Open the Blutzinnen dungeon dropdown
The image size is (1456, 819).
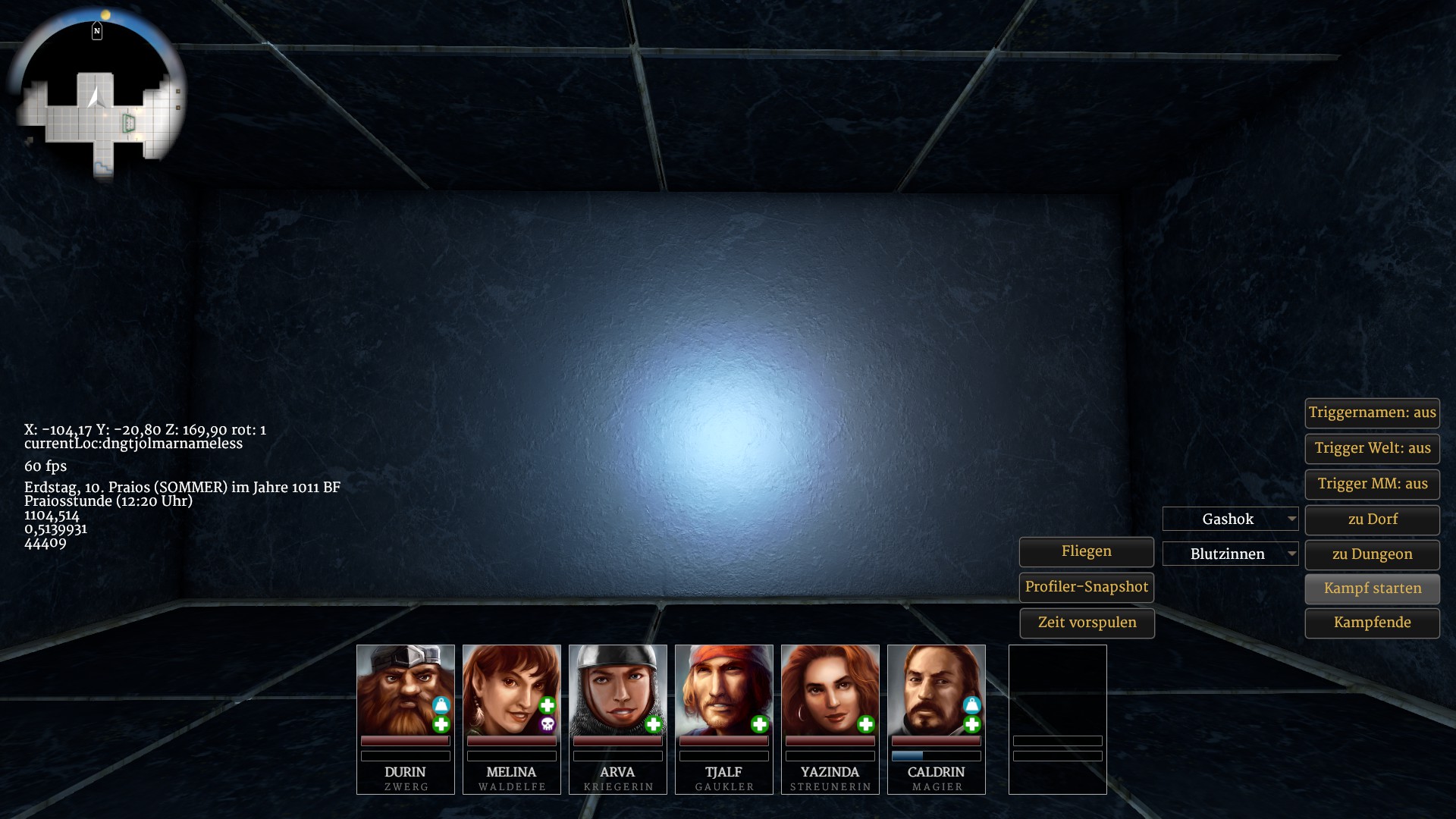coord(1230,554)
